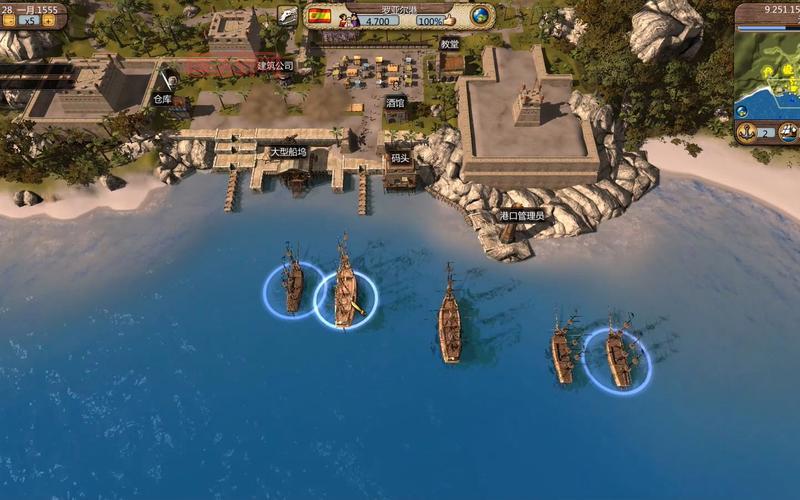This screenshot has height=500, width=800.
Task: Open the 仓库 warehouse label
Action: pos(162,99)
